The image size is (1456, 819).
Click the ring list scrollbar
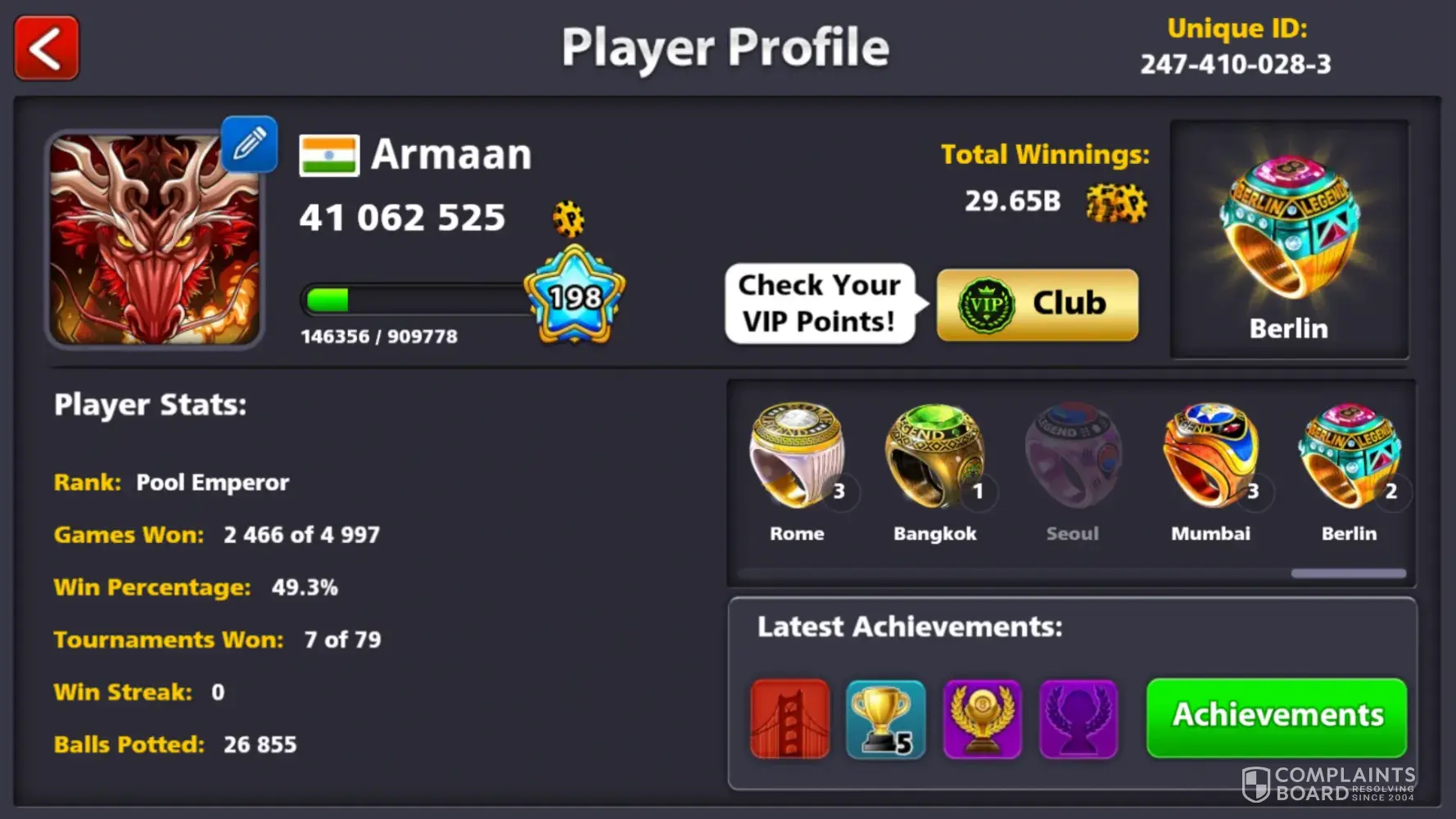[x=1348, y=573]
